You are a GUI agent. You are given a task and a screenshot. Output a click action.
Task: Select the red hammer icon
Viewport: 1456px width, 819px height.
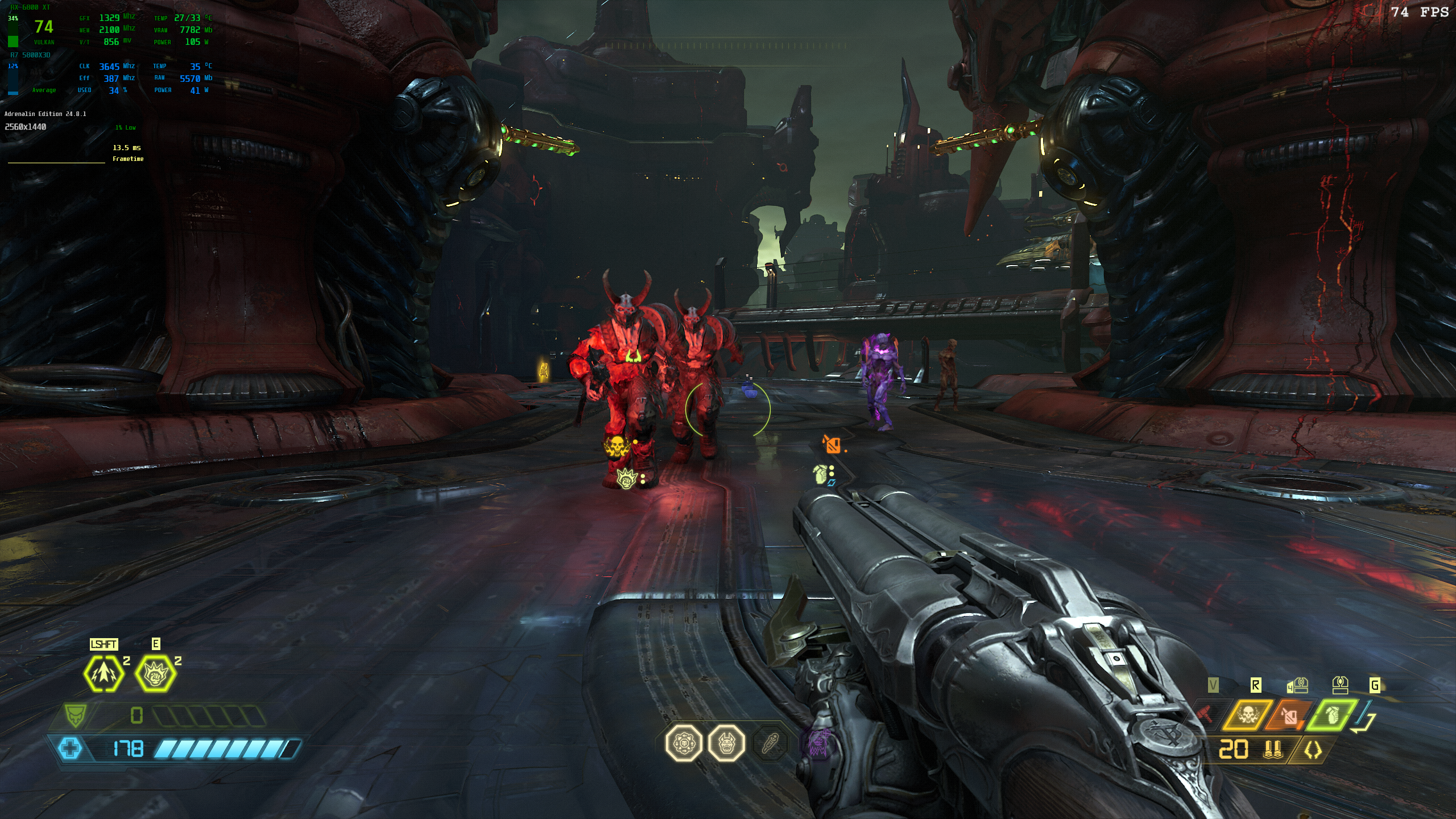[1205, 714]
